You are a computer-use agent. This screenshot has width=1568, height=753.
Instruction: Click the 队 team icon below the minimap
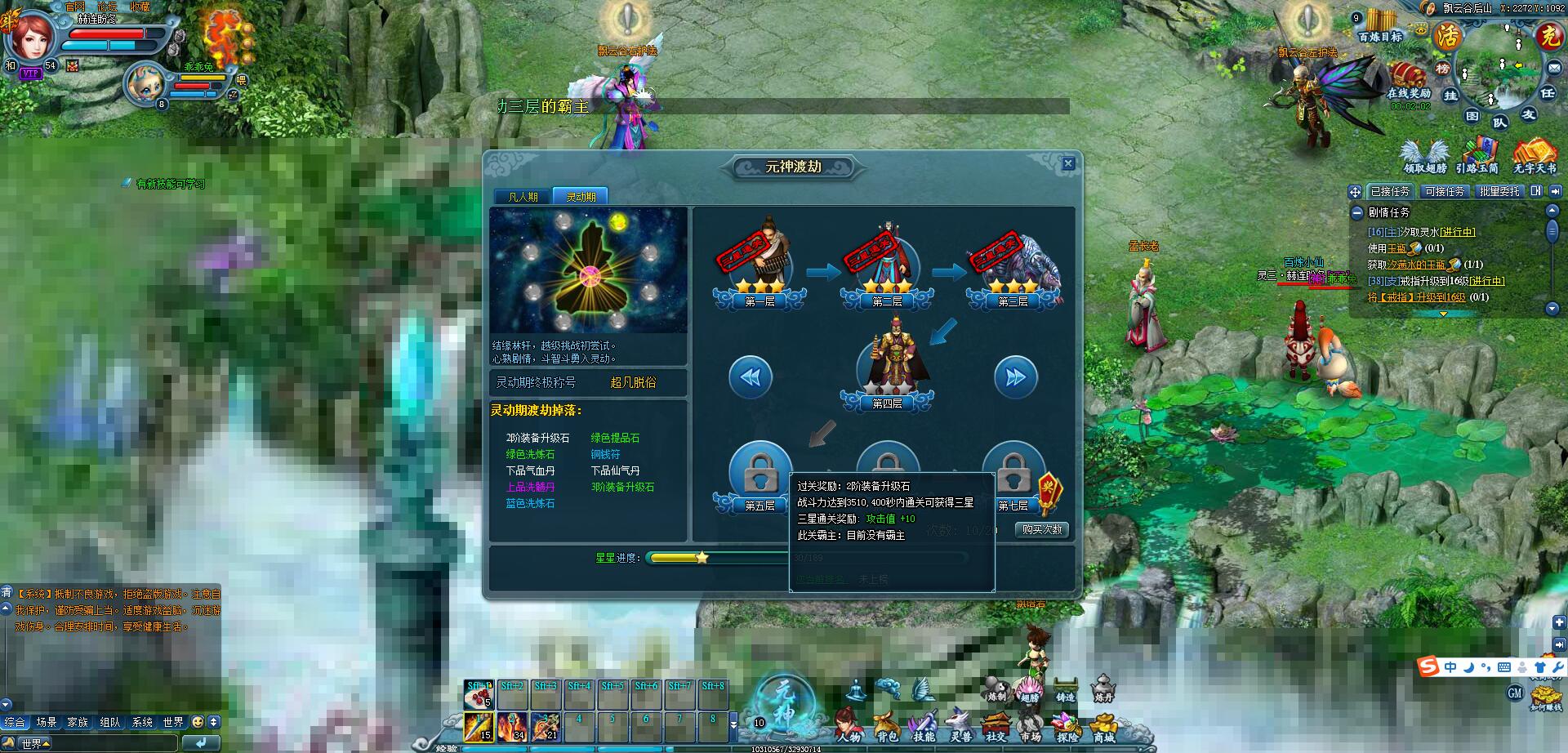pos(1500,121)
